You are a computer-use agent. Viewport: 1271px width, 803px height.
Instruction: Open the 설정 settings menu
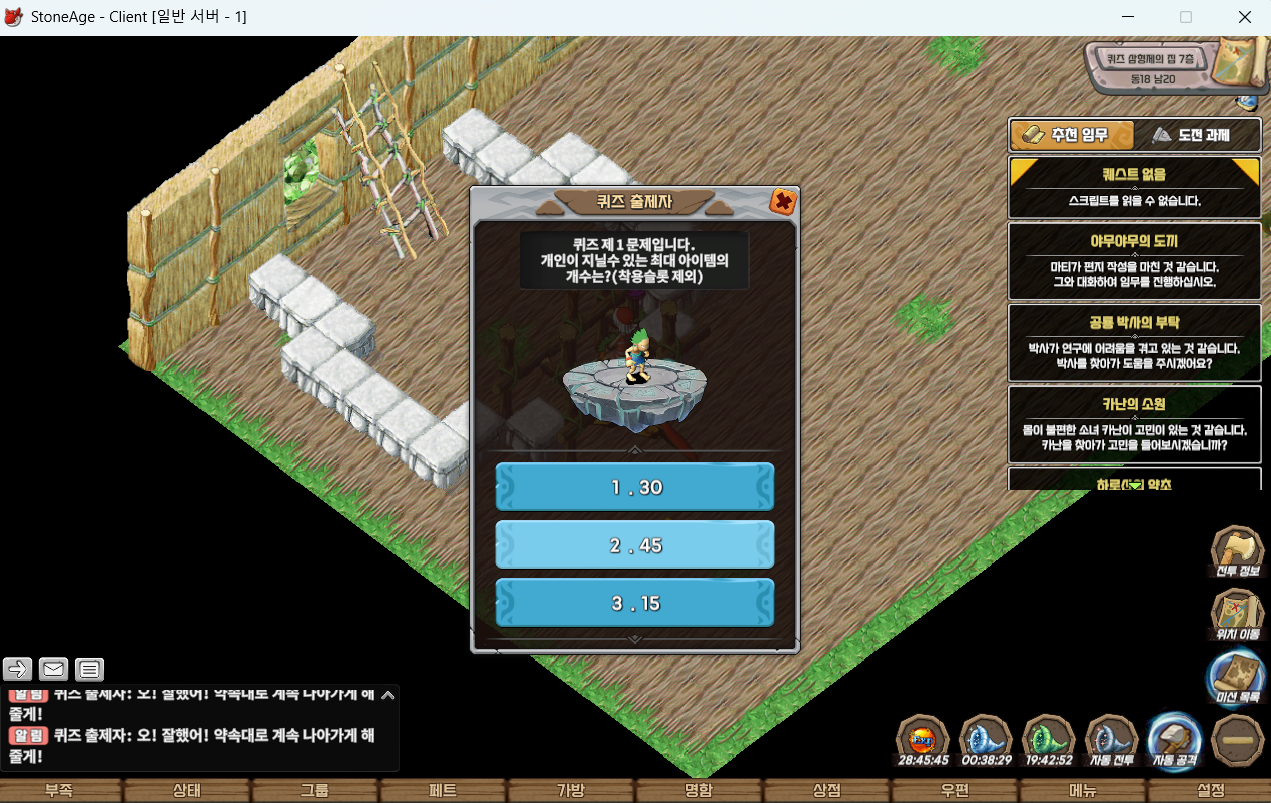click(x=1210, y=791)
